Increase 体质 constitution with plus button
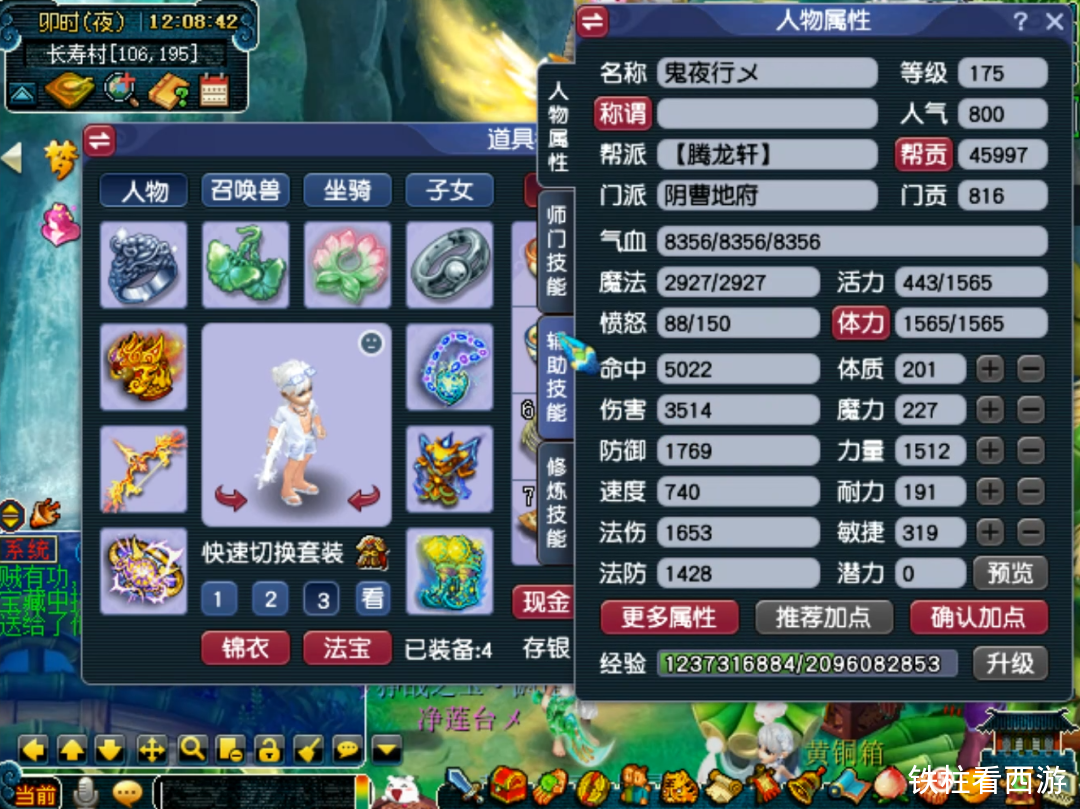1080x809 pixels. click(989, 369)
